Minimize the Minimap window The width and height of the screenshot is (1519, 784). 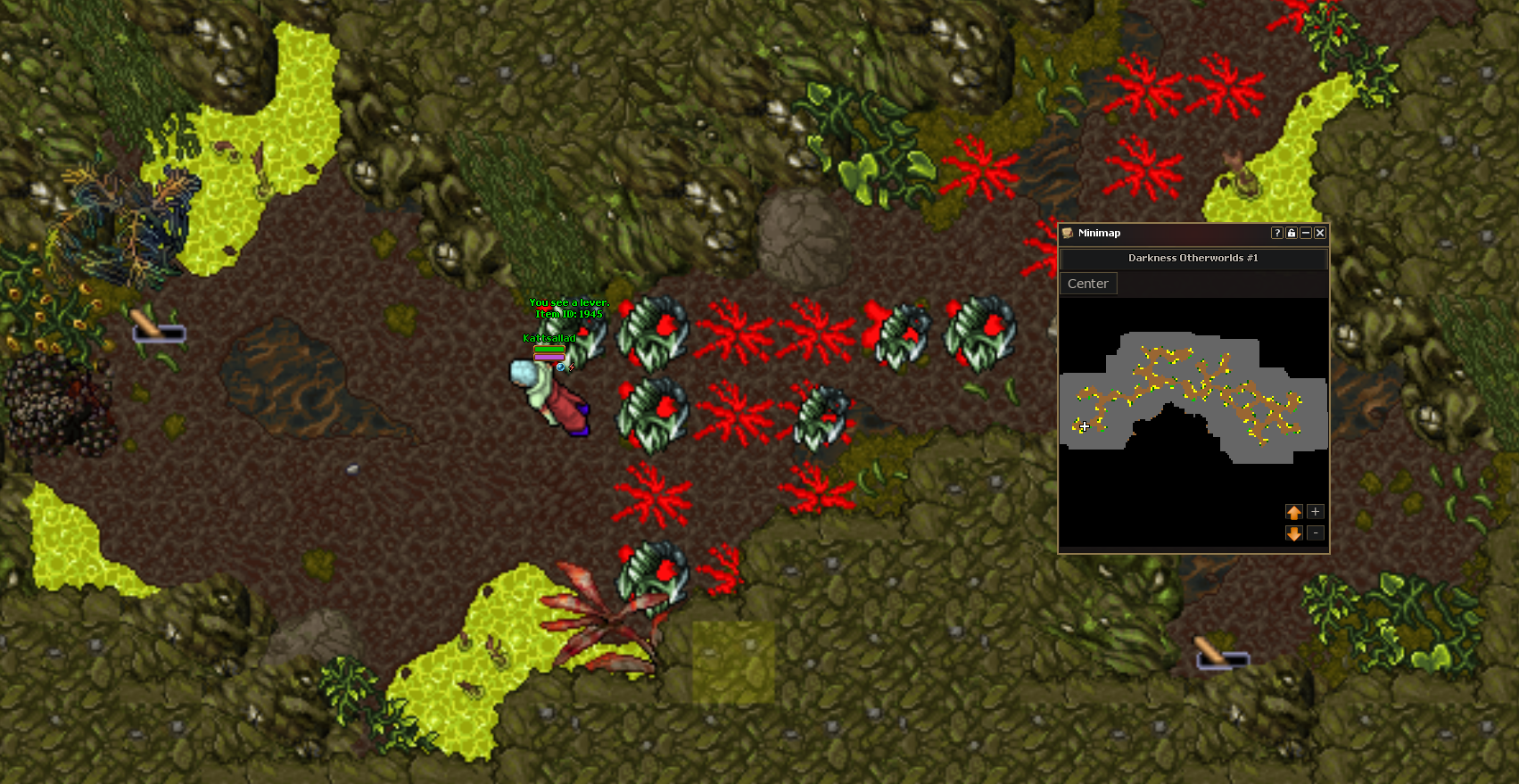1306,233
